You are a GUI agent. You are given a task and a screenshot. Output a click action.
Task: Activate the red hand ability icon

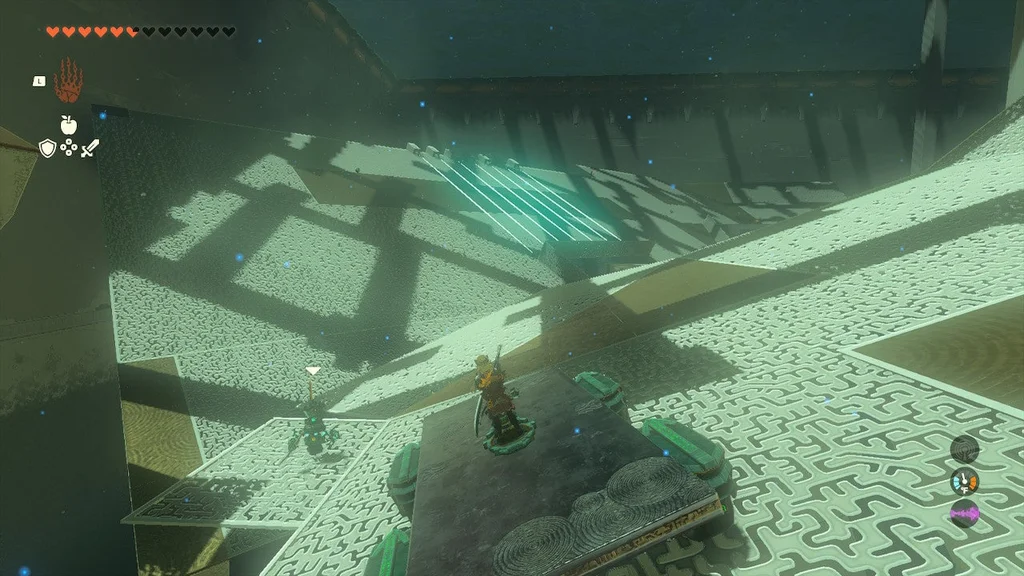[68, 78]
